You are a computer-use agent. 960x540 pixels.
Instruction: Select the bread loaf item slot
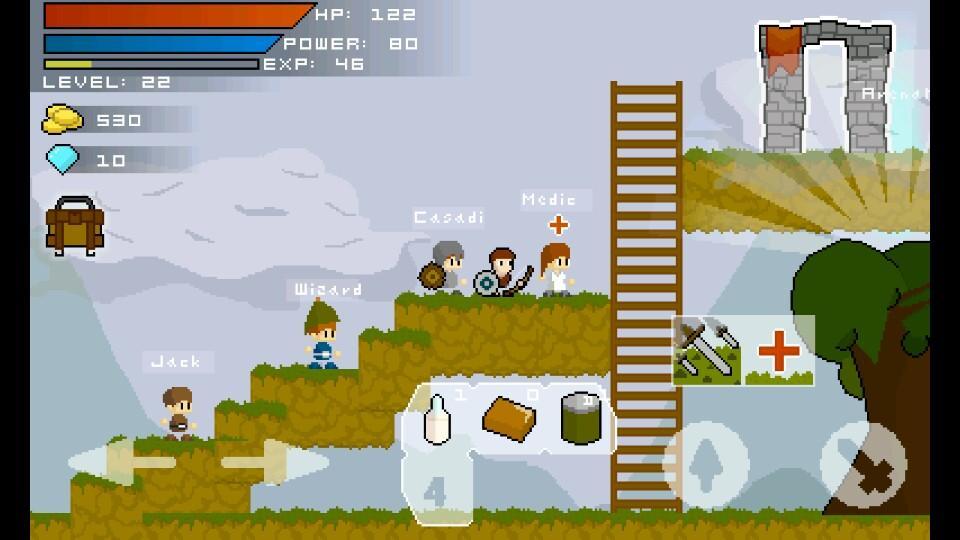[510, 418]
